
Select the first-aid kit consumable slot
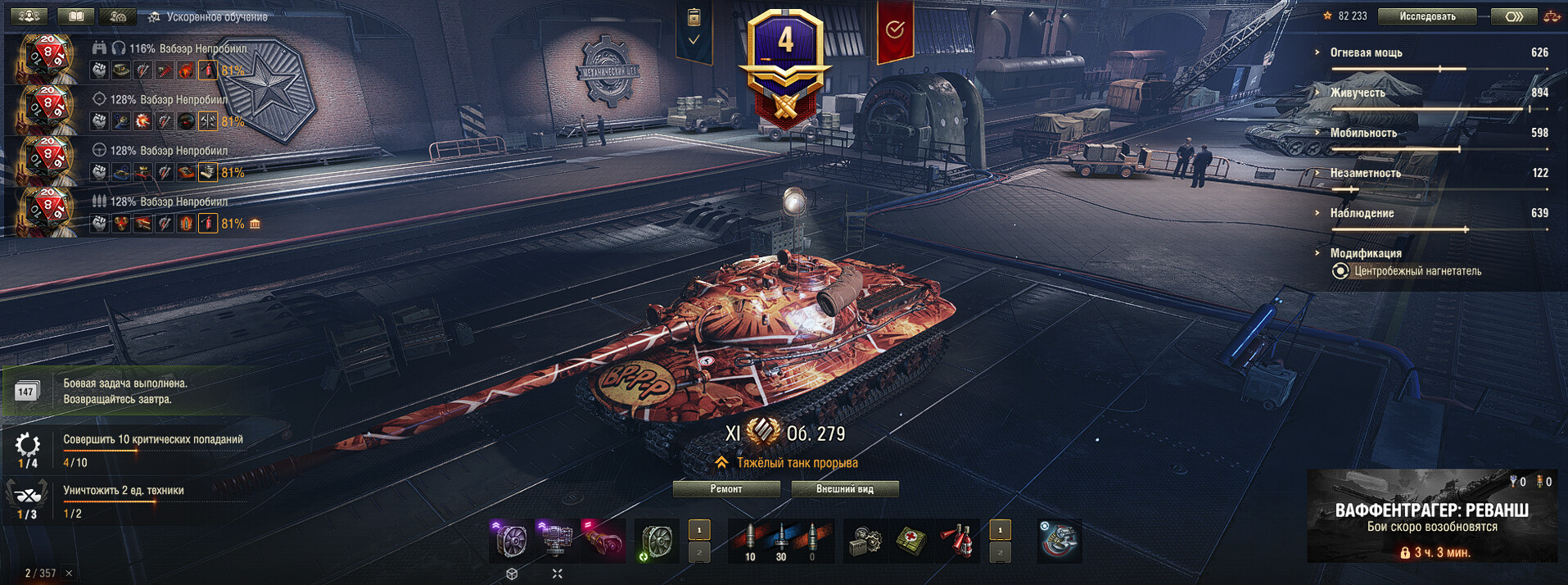pos(911,541)
